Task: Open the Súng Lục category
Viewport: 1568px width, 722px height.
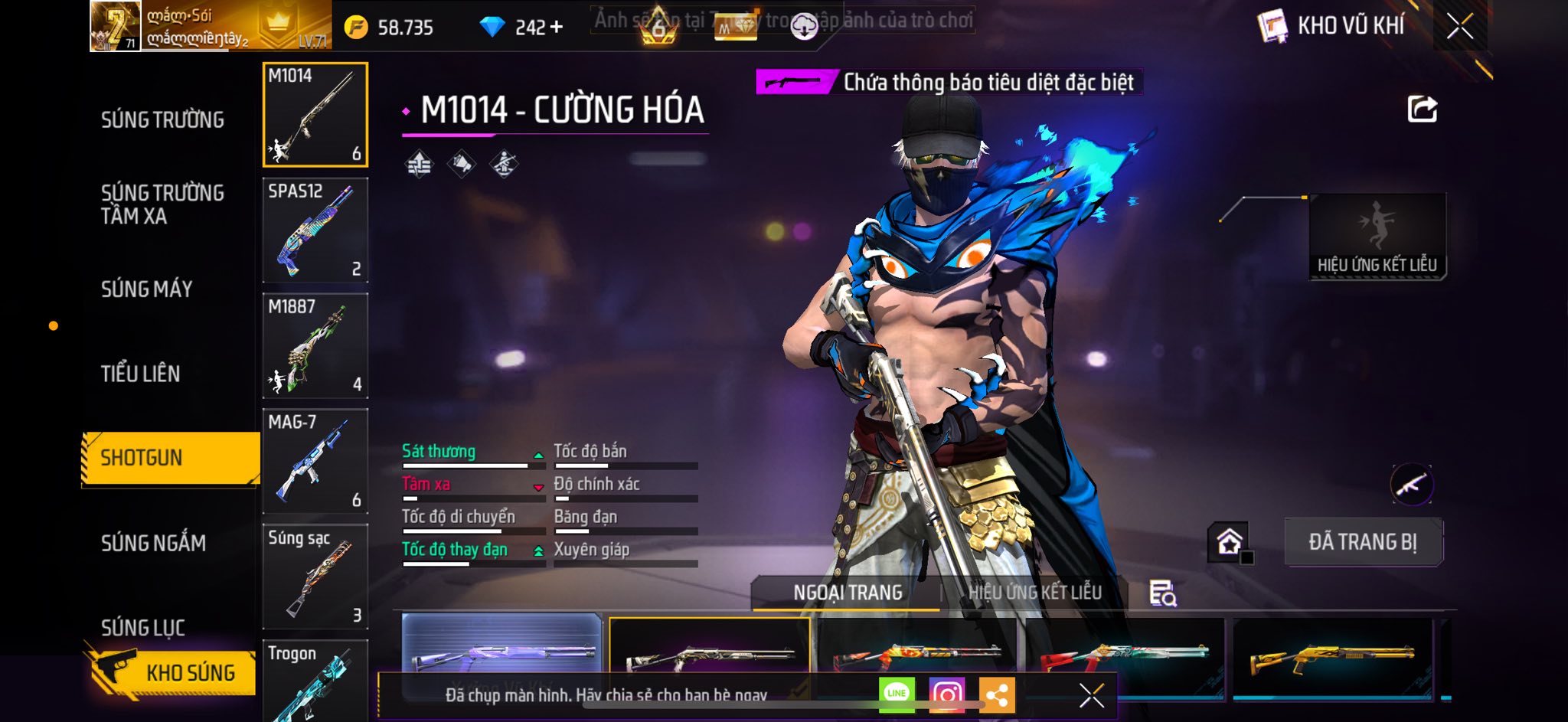Action: click(x=143, y=627)
